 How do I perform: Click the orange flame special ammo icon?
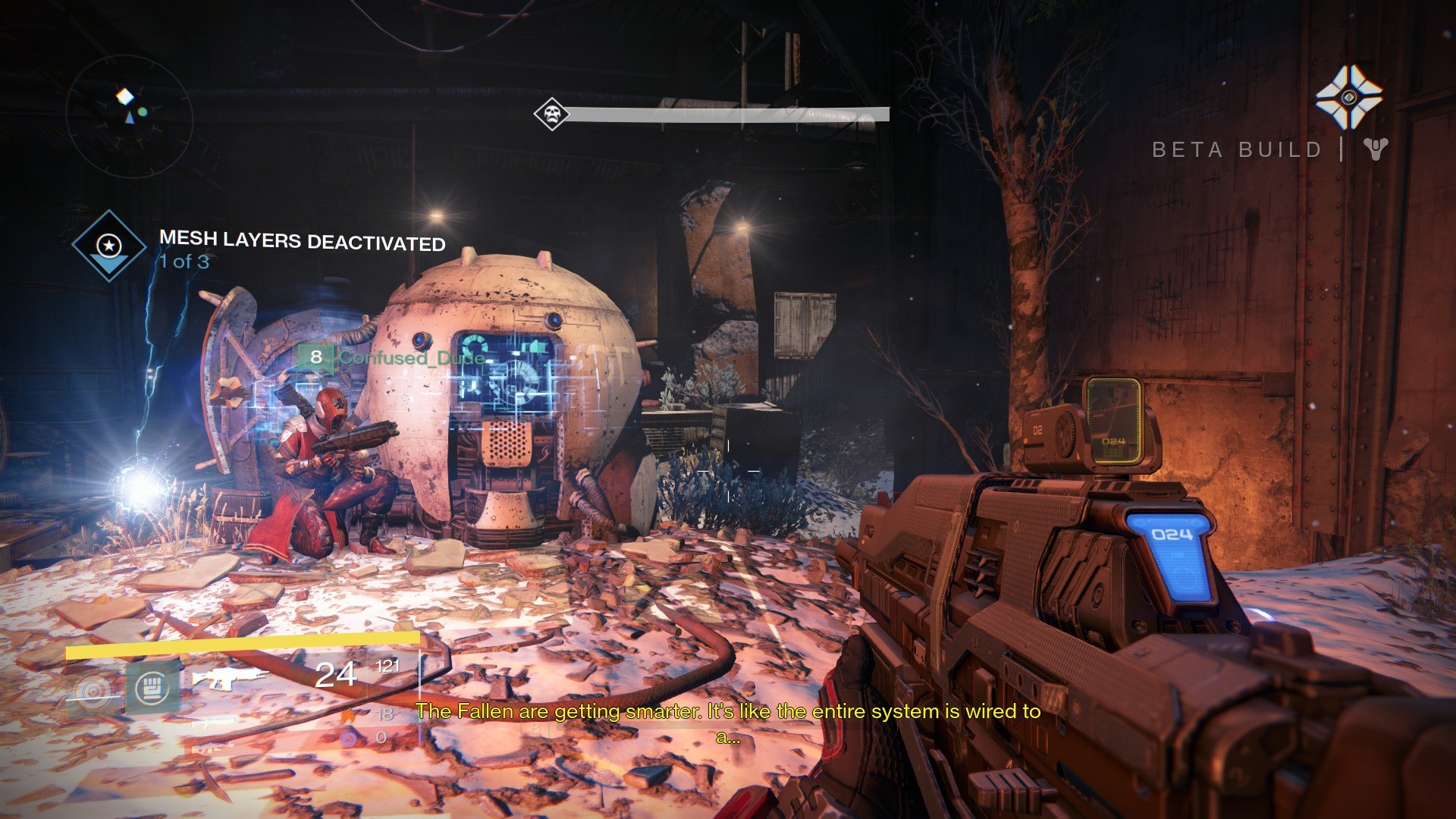click(x=348, y=714)
